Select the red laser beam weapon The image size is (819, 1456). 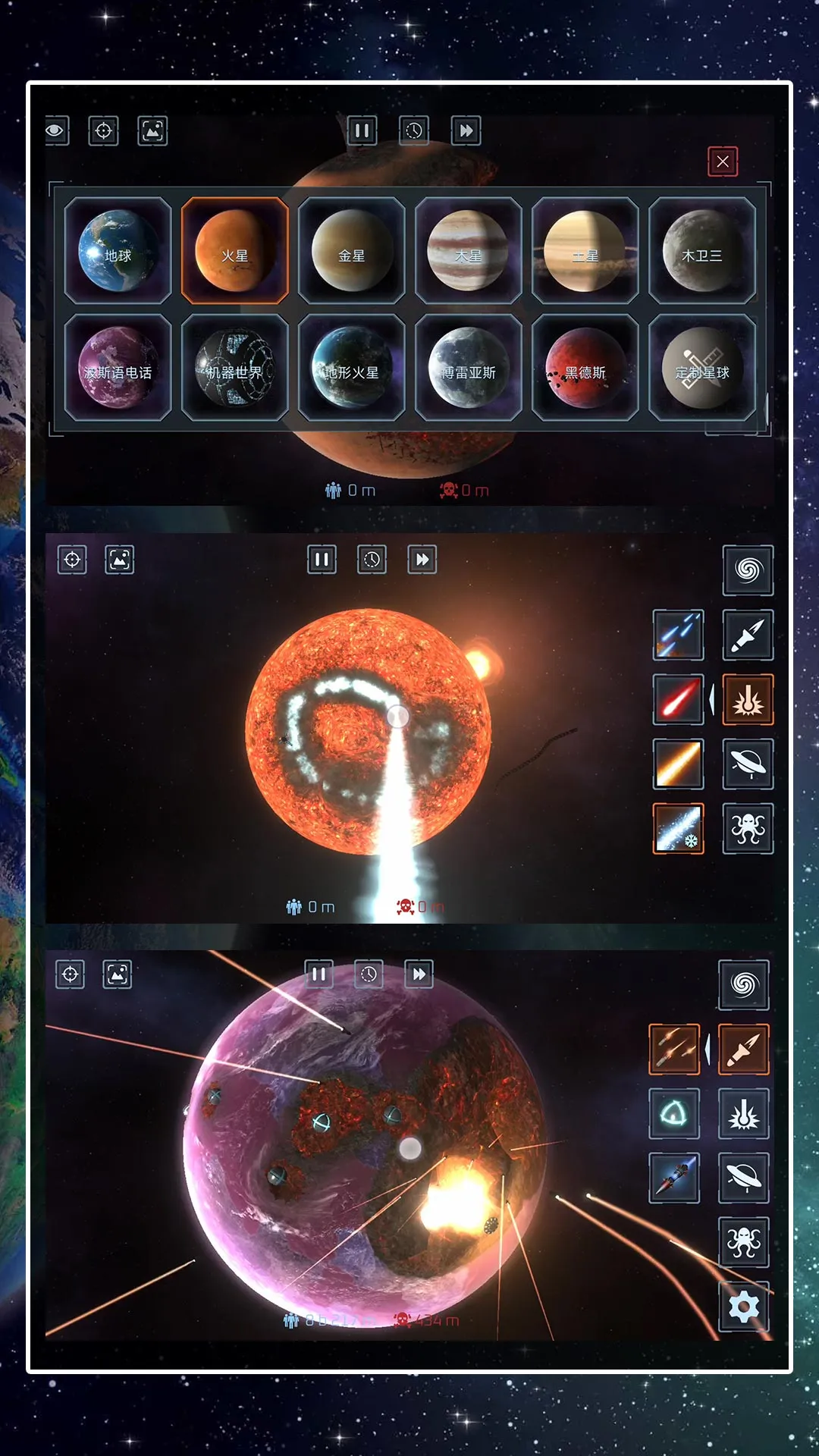click(679, 699)
